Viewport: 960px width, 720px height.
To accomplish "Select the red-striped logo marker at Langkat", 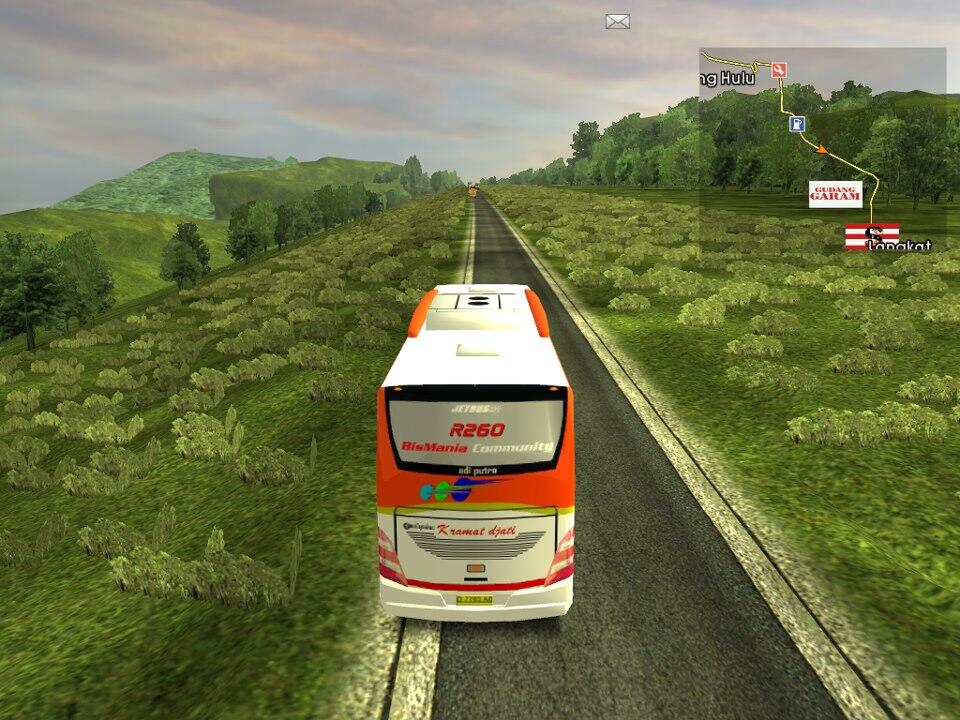I will tap(871, 236).
